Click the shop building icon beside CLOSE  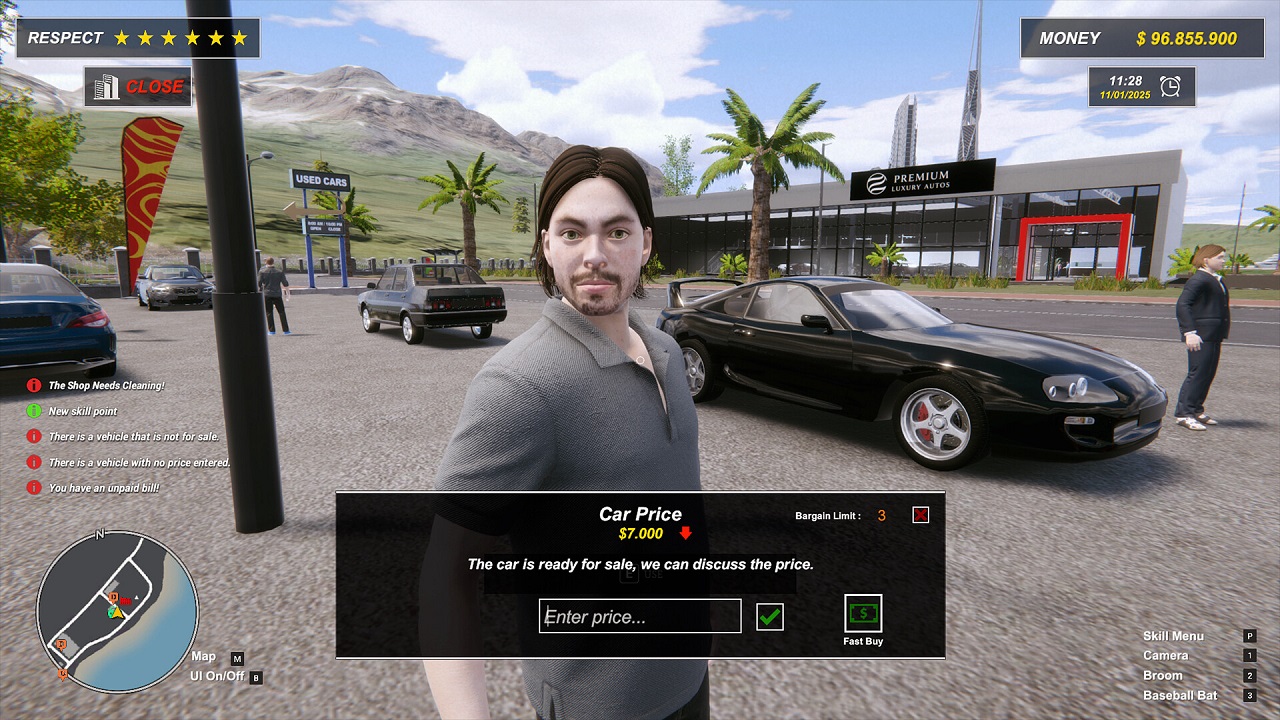tap(108, 87)
